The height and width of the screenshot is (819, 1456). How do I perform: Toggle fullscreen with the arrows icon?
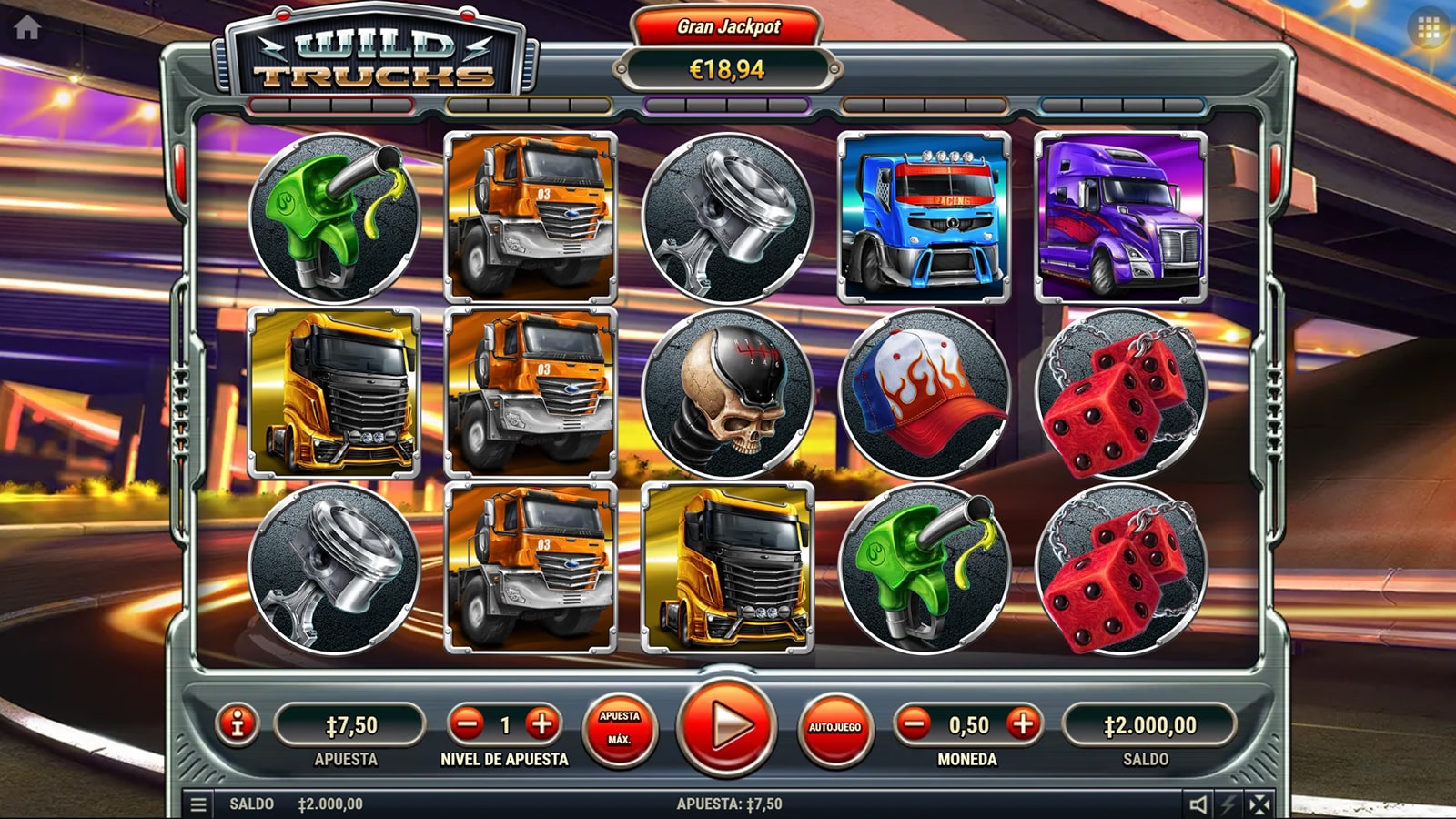(1260, 804)
